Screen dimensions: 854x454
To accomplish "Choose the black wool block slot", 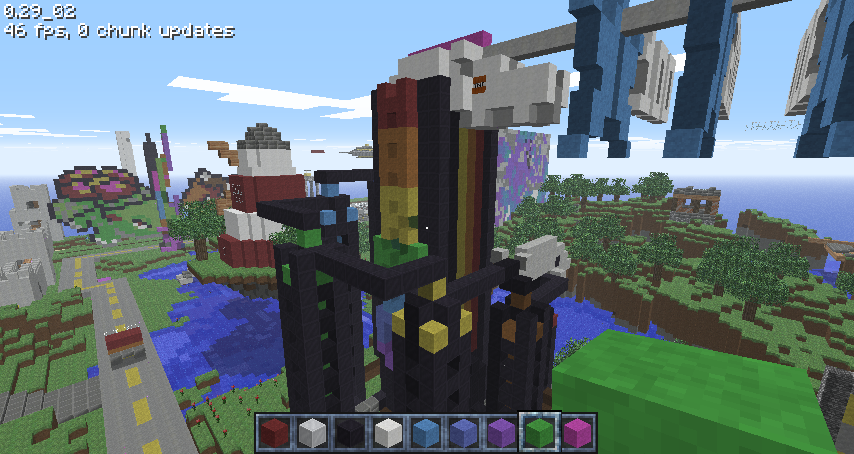I will pos(350,433).
